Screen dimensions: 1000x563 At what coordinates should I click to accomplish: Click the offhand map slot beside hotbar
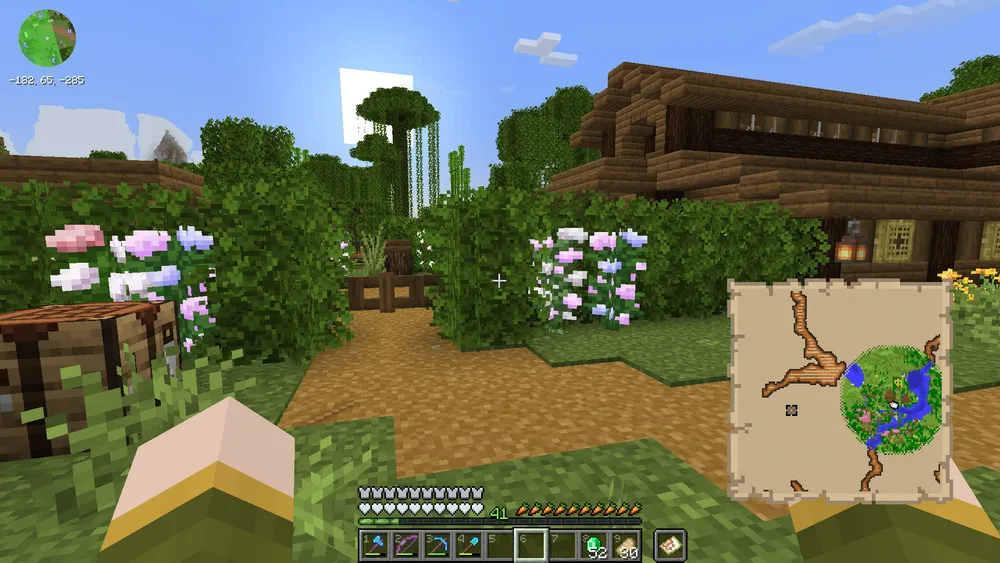coord(670,545)
